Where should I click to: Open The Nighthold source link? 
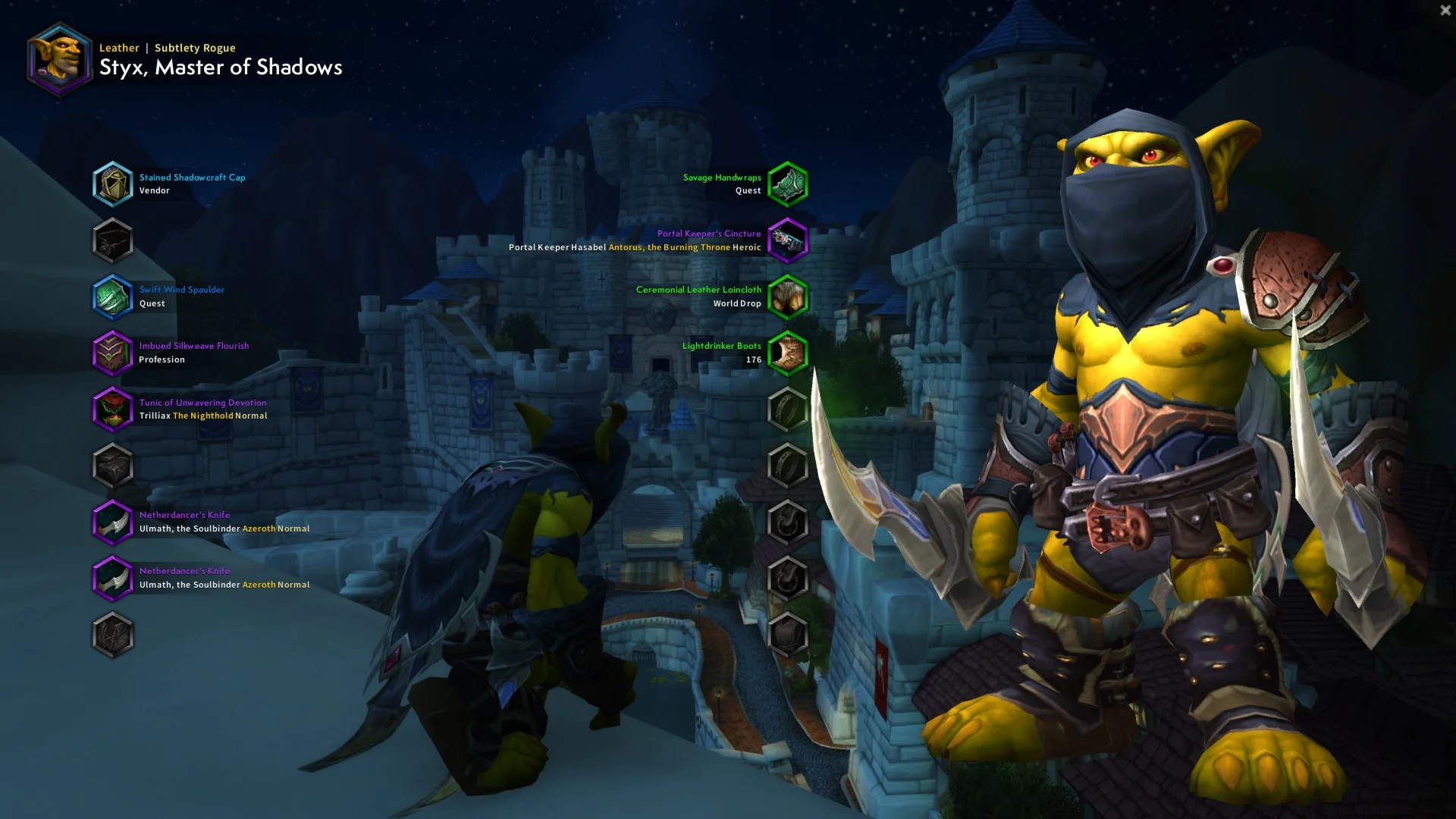pos(202,416)
